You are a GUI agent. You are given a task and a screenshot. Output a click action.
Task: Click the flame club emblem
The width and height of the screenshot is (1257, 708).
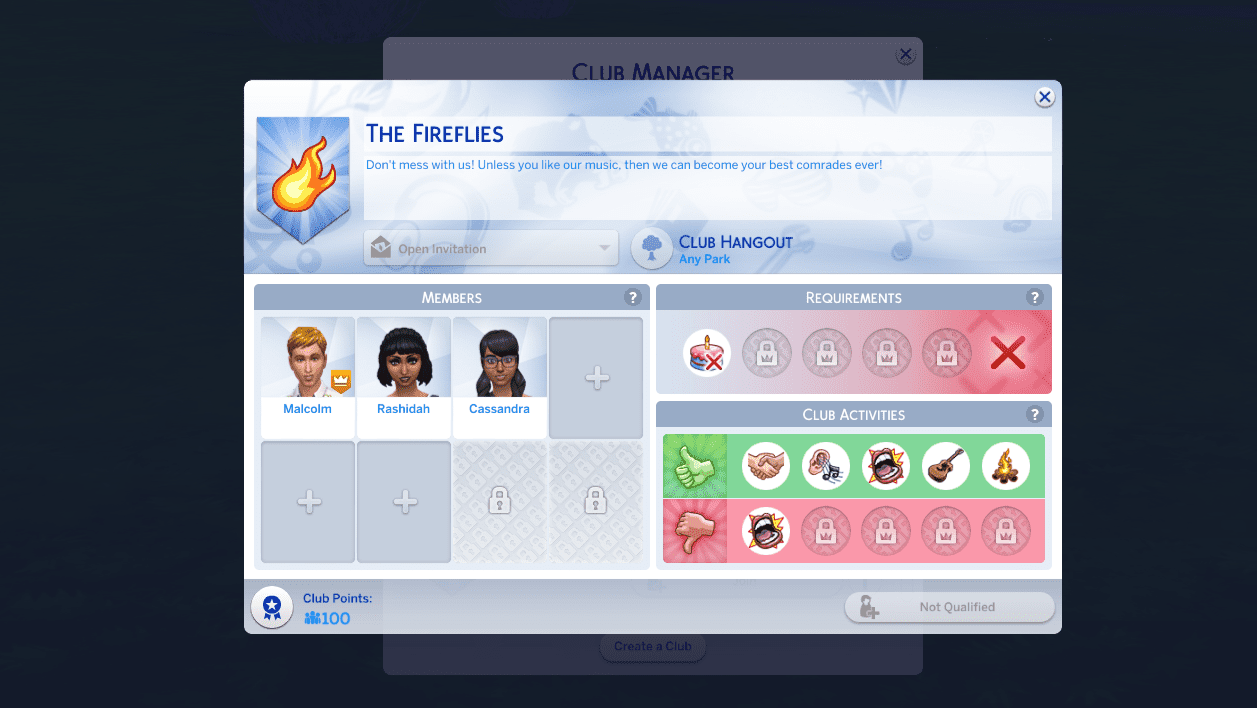pos(303,177)
